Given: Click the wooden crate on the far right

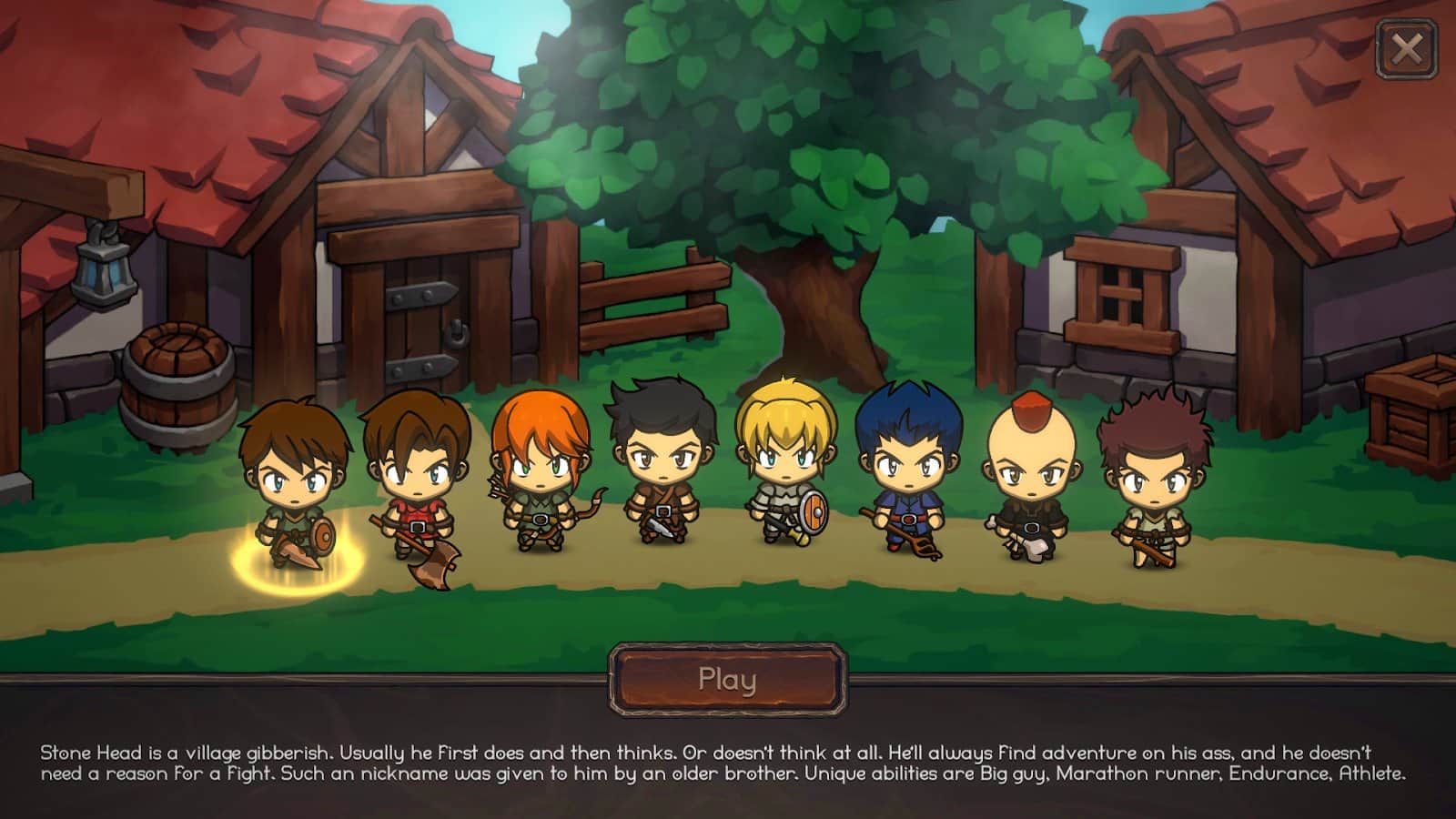Looking at the screenshot, I should [x=1412, y=409].
